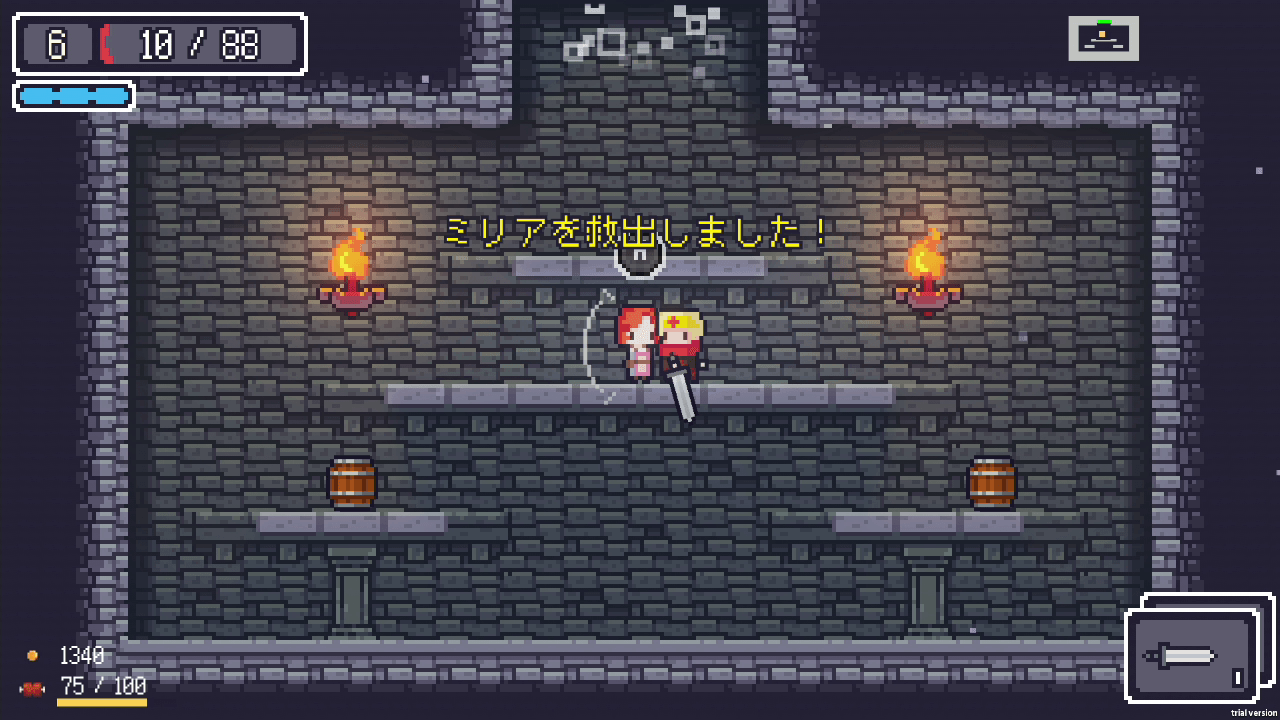Click the green exit marker on the minimap
The width and height of the screenshot is (1280, 720).
1105,21
